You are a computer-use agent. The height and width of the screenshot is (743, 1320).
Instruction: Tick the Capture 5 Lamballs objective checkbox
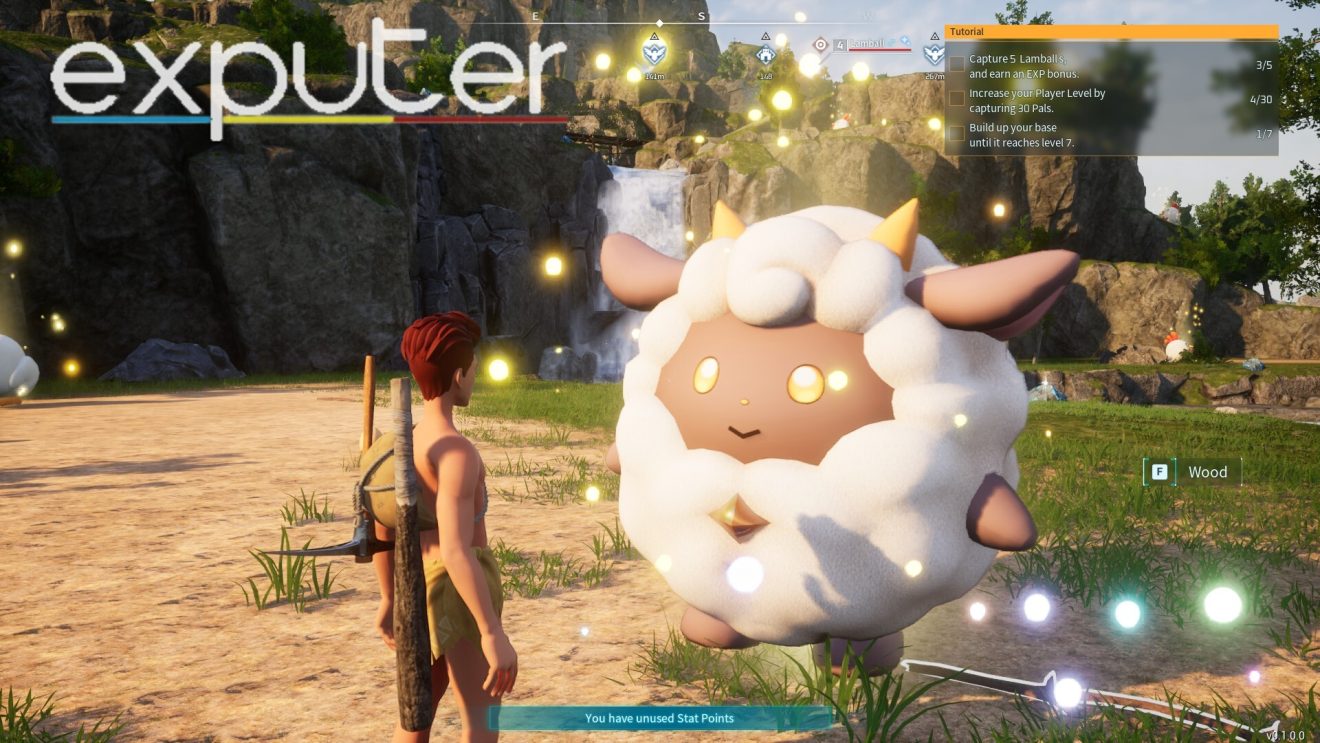point(957,65)
